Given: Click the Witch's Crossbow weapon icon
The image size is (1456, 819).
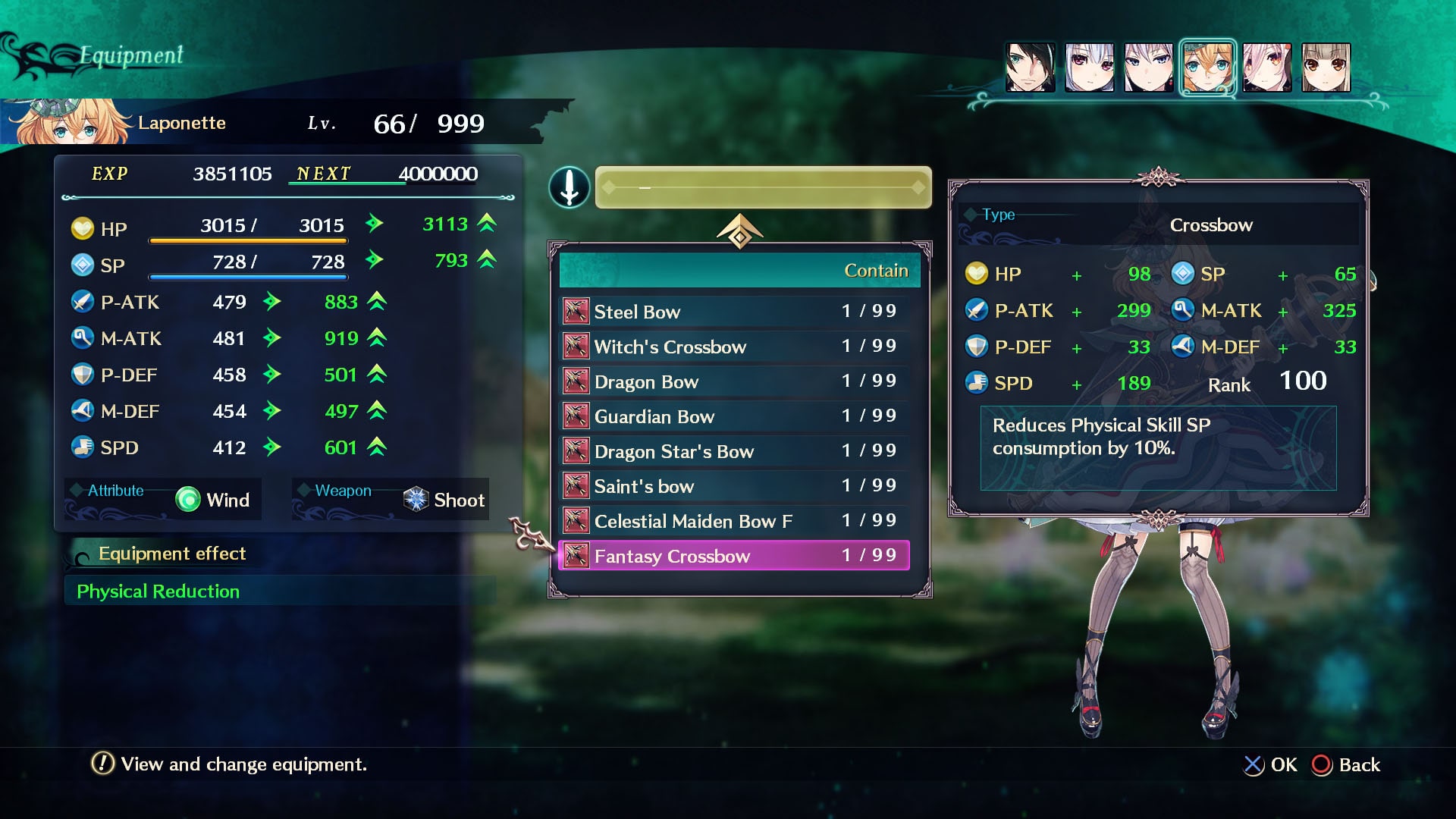Looking at the screenshot, I should (576, 346).
